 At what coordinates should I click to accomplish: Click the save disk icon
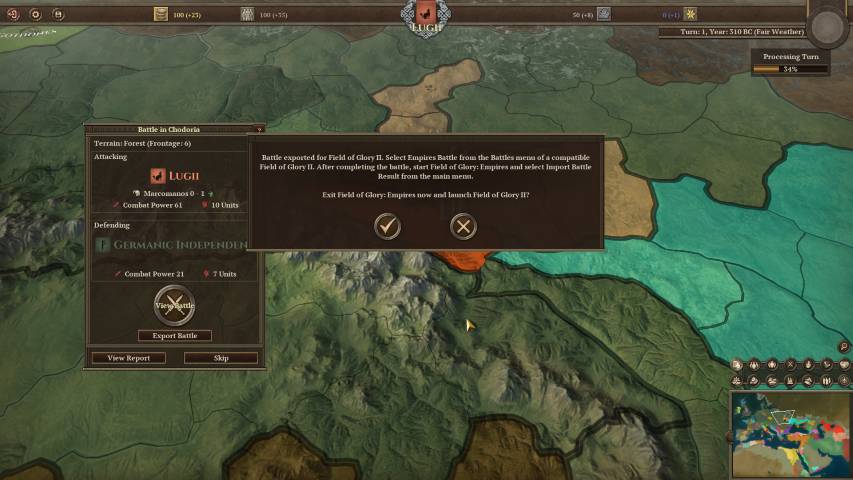pyautogui.click(x=58, y=14)
